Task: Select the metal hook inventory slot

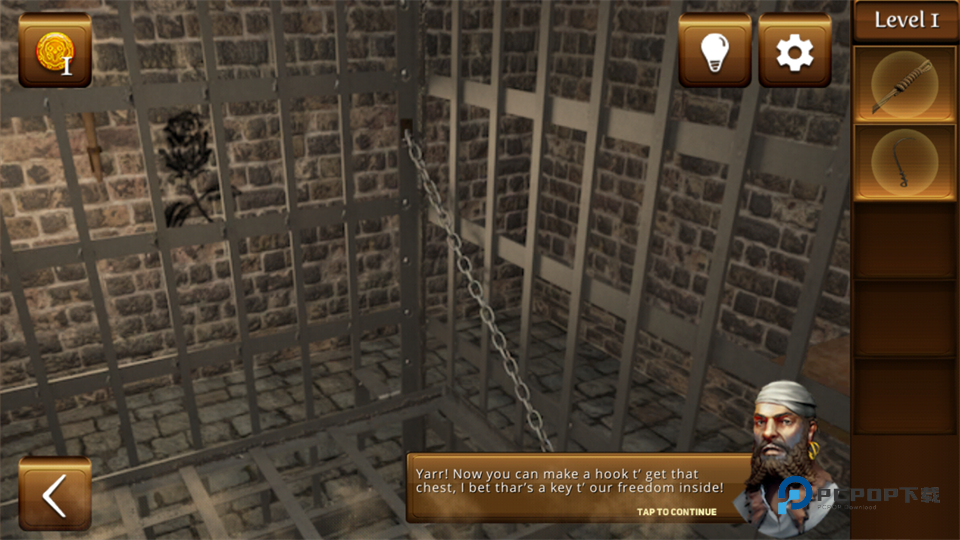Action: (x=905, y=162)
